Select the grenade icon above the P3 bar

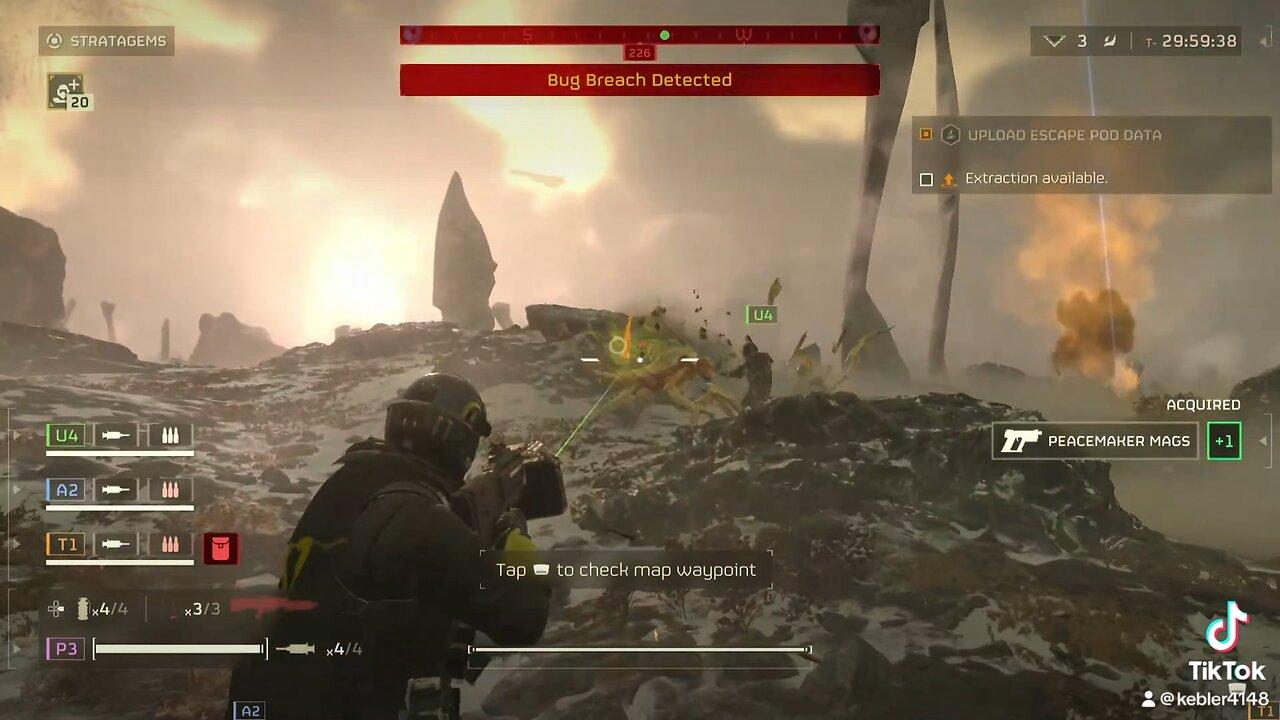[x=83, y=608]
